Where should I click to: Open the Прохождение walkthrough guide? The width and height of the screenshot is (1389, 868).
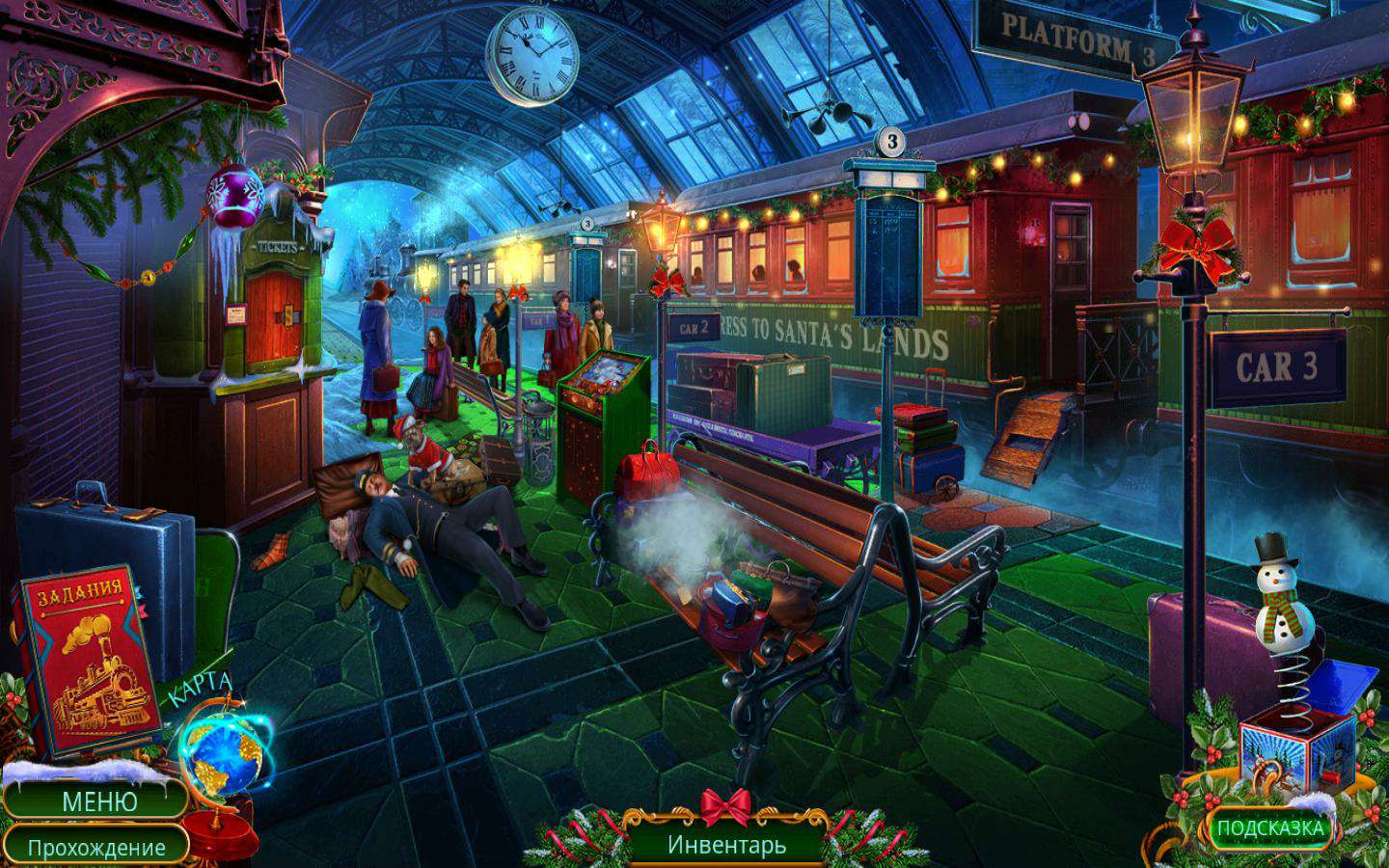point(95,848)
